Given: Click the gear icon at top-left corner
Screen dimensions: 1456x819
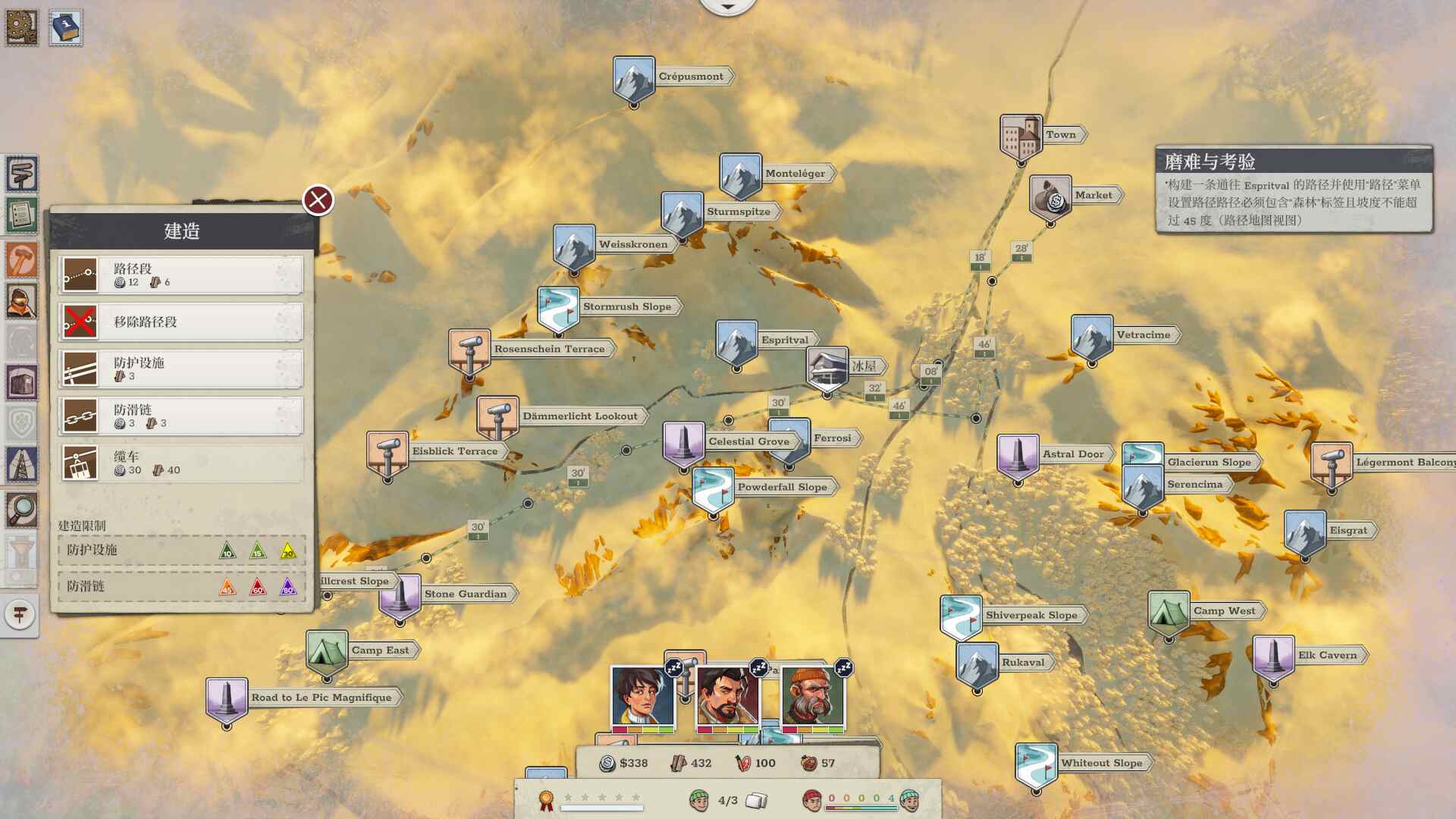Looking at the screenshot, I should (x=20, y=28).
